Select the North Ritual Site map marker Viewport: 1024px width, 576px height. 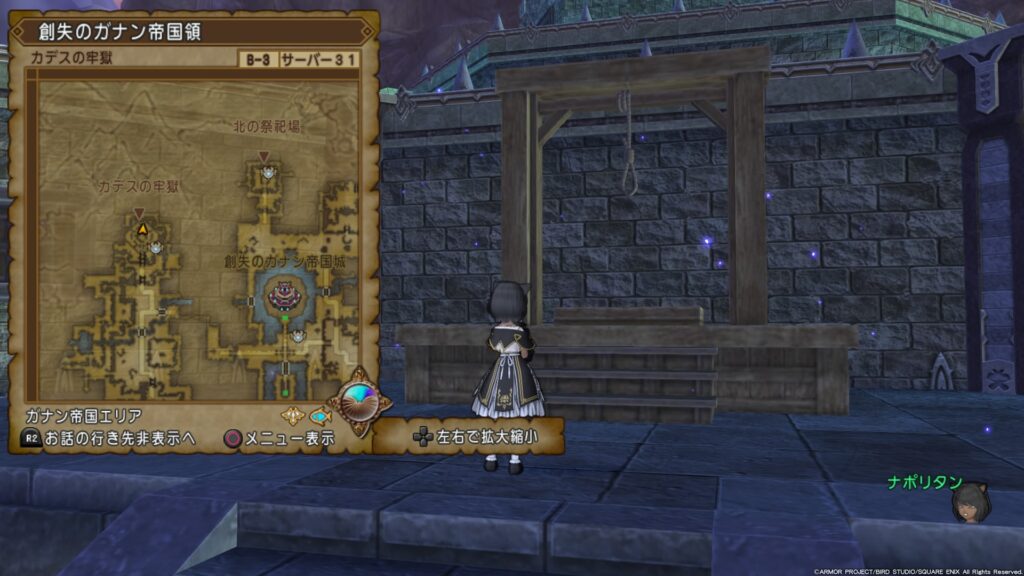point(264,157)
